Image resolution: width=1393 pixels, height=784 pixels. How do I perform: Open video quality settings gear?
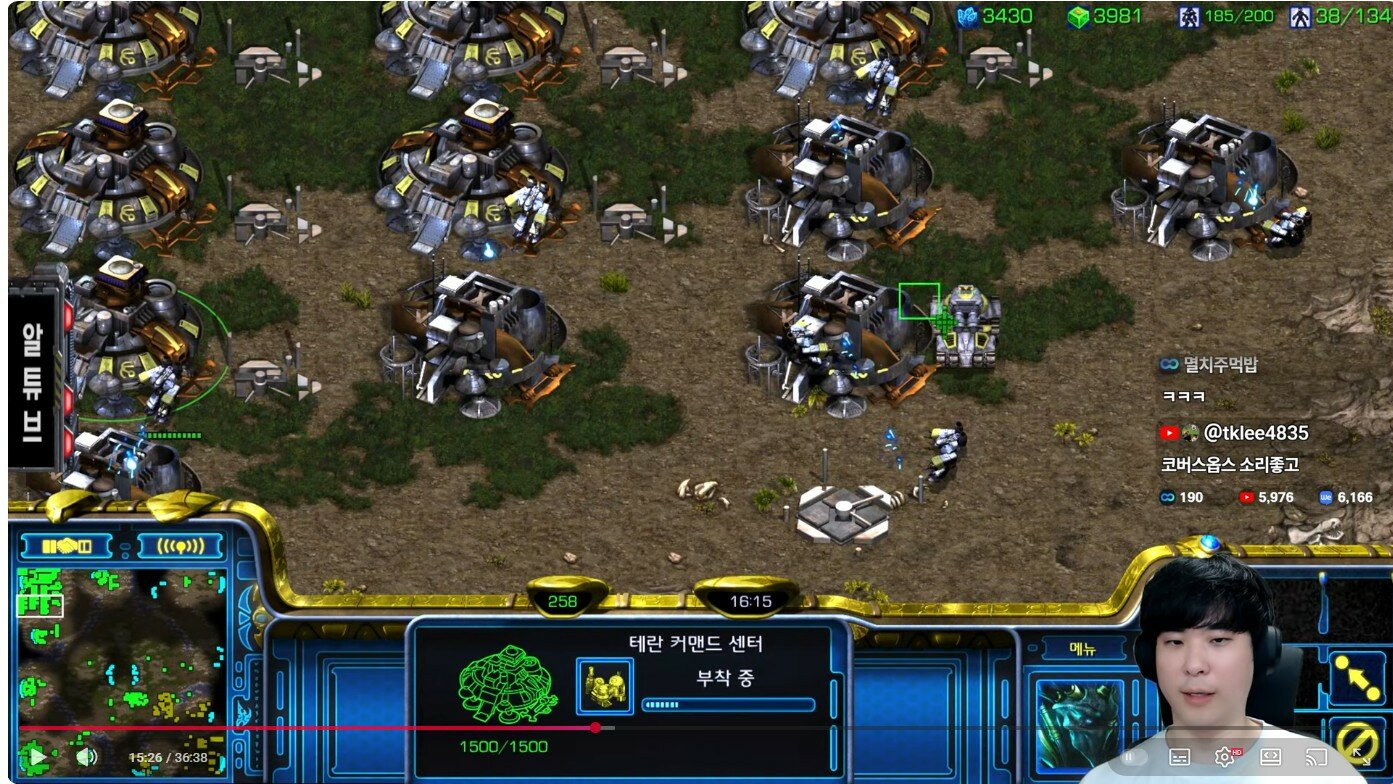click(1224, 757)
